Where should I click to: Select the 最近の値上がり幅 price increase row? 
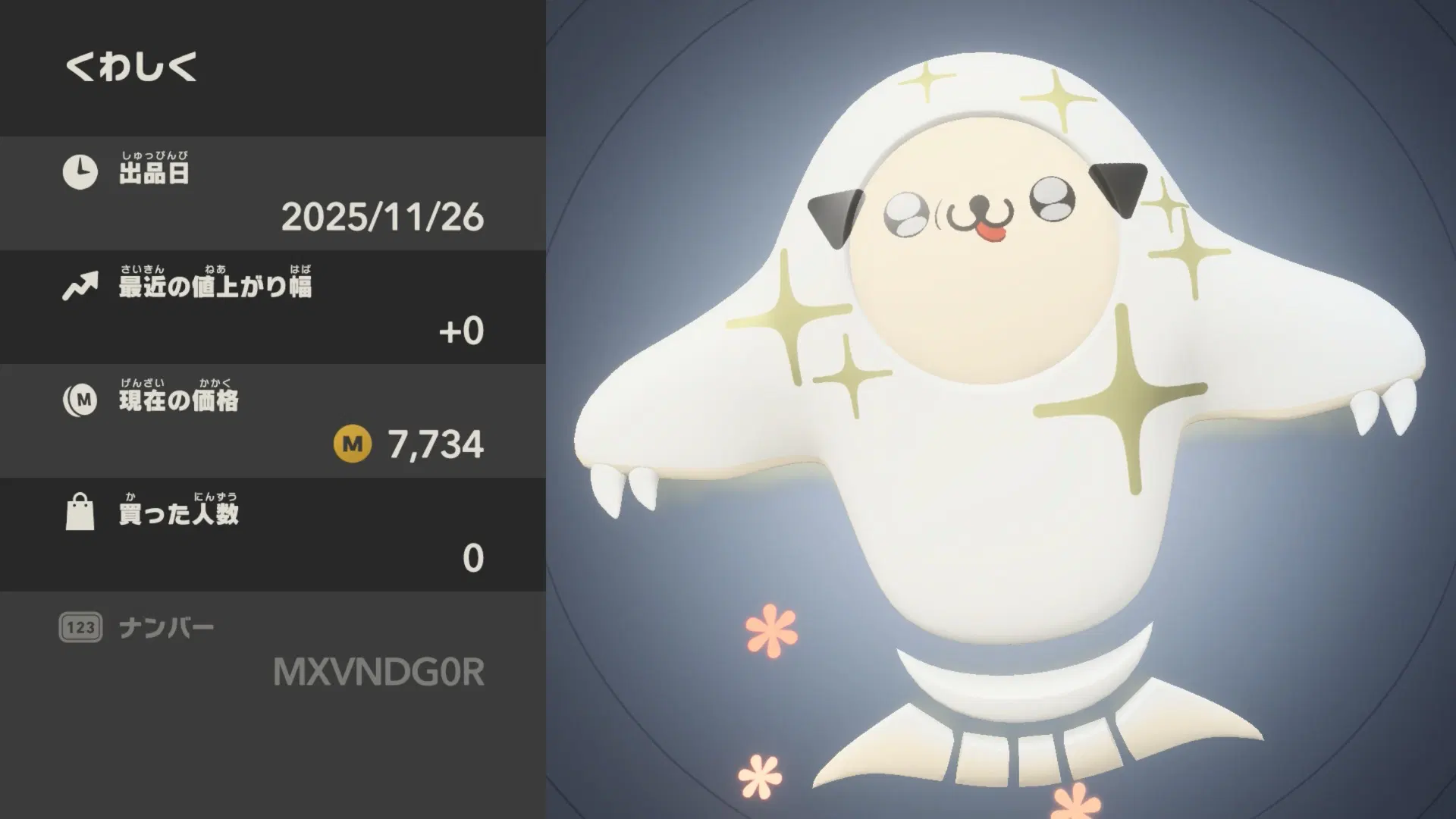(273, 307)
